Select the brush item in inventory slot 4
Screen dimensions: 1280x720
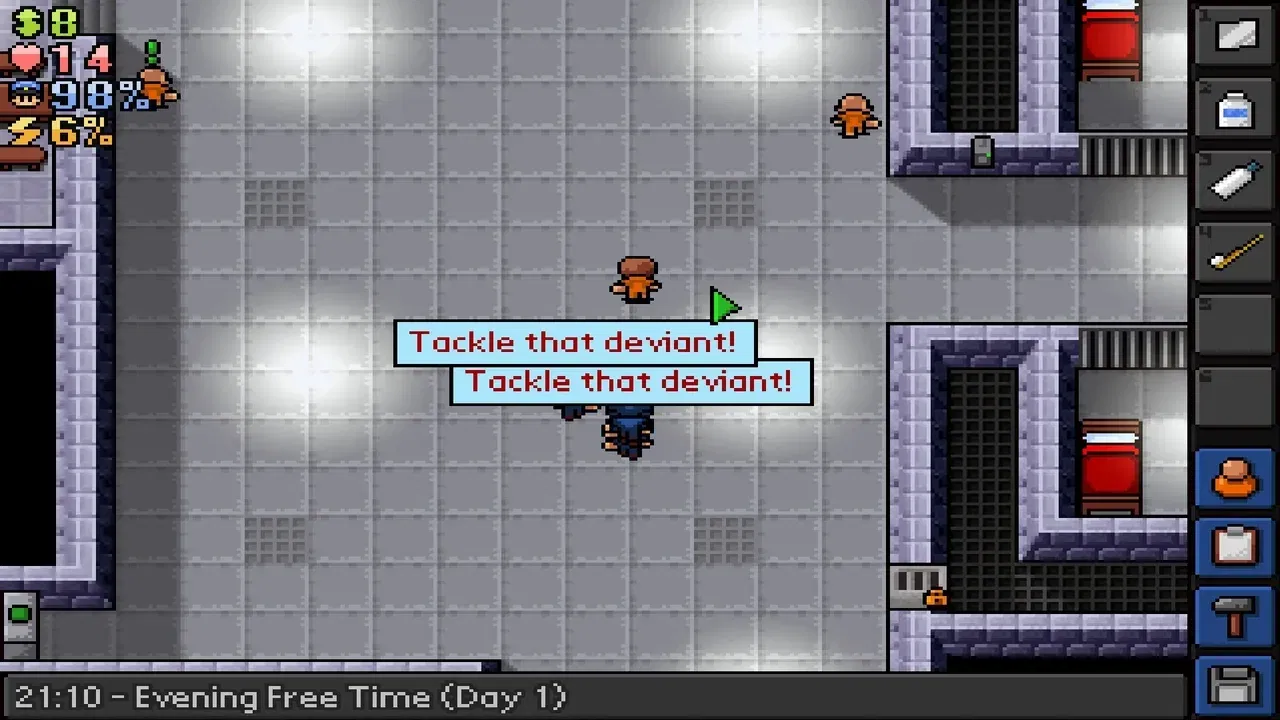click(1237, 252)
